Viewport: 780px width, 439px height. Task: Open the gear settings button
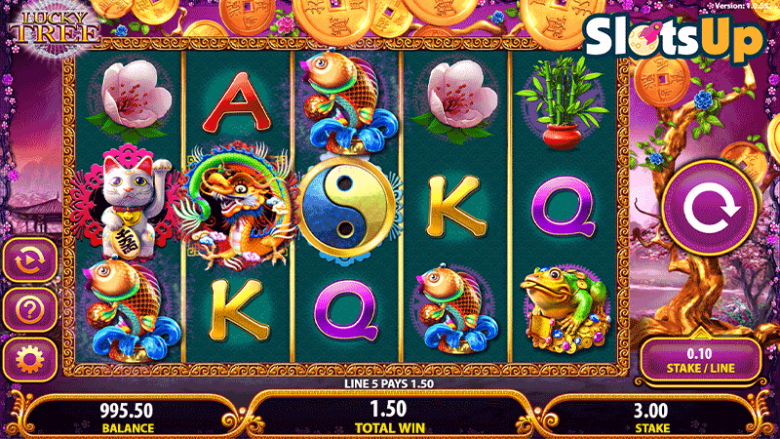click(x=30, y=358)
